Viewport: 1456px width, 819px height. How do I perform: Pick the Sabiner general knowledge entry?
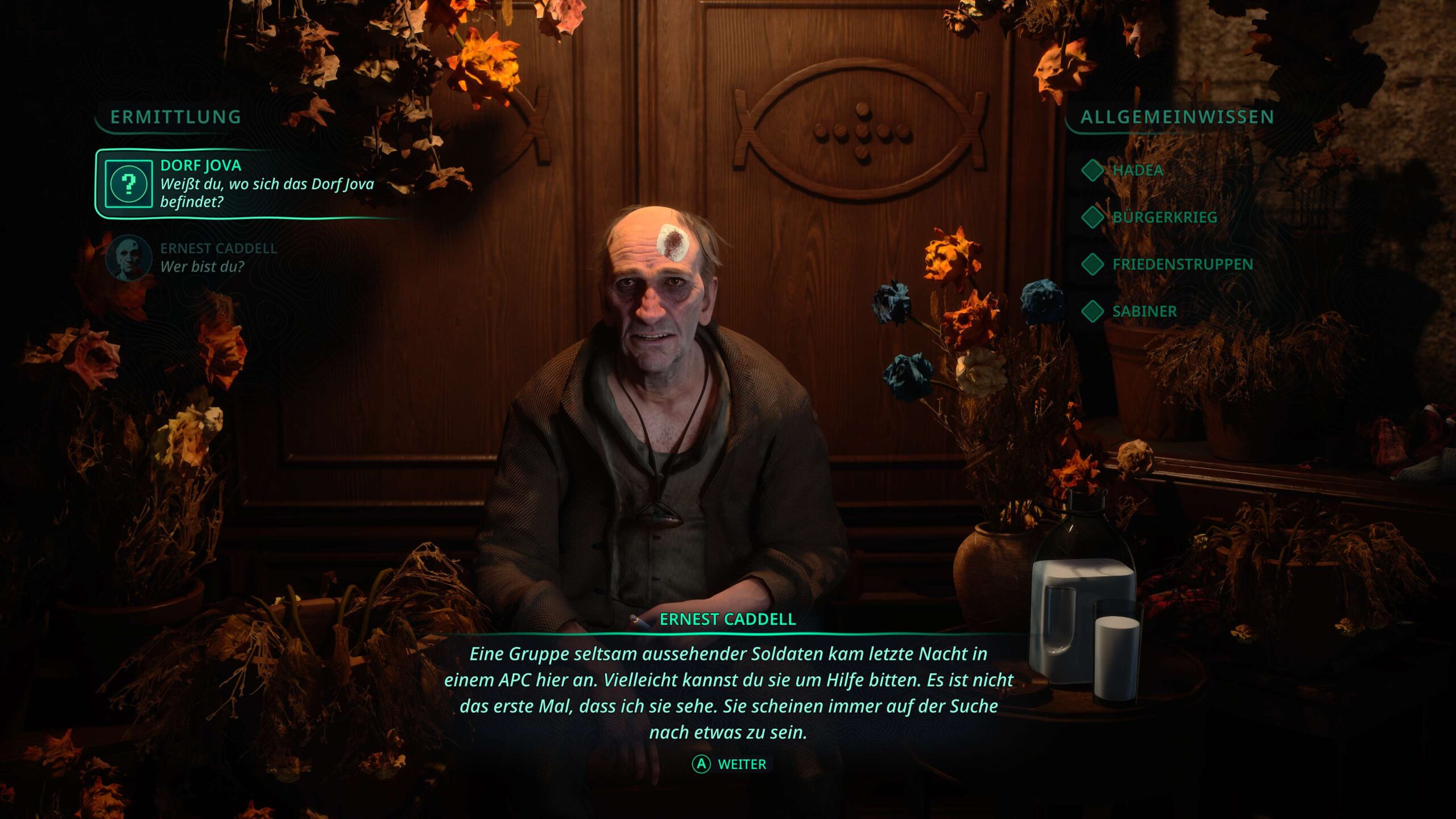click(x=1144, y=312)
